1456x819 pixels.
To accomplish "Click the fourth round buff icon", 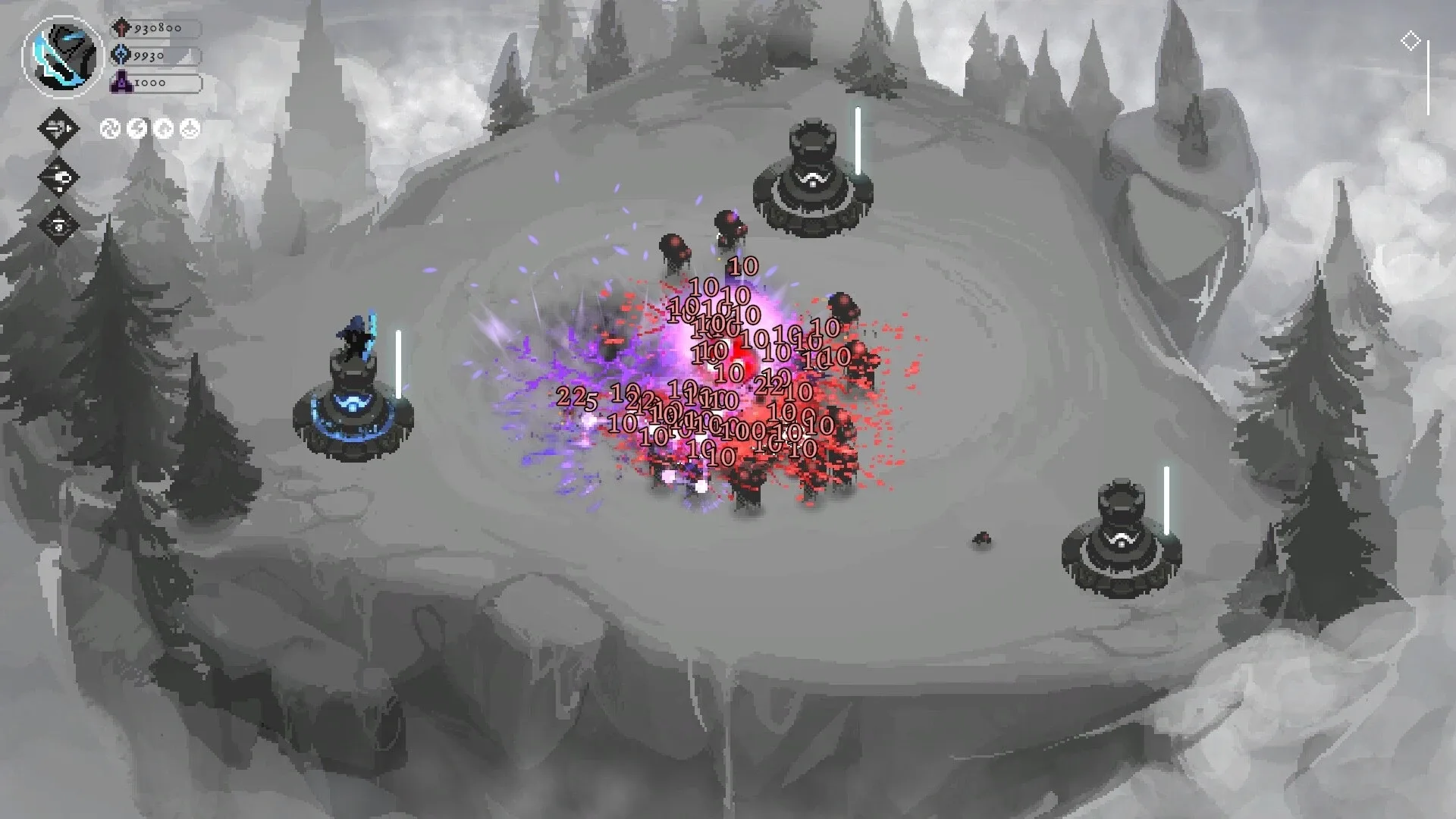I will [190, 129].
